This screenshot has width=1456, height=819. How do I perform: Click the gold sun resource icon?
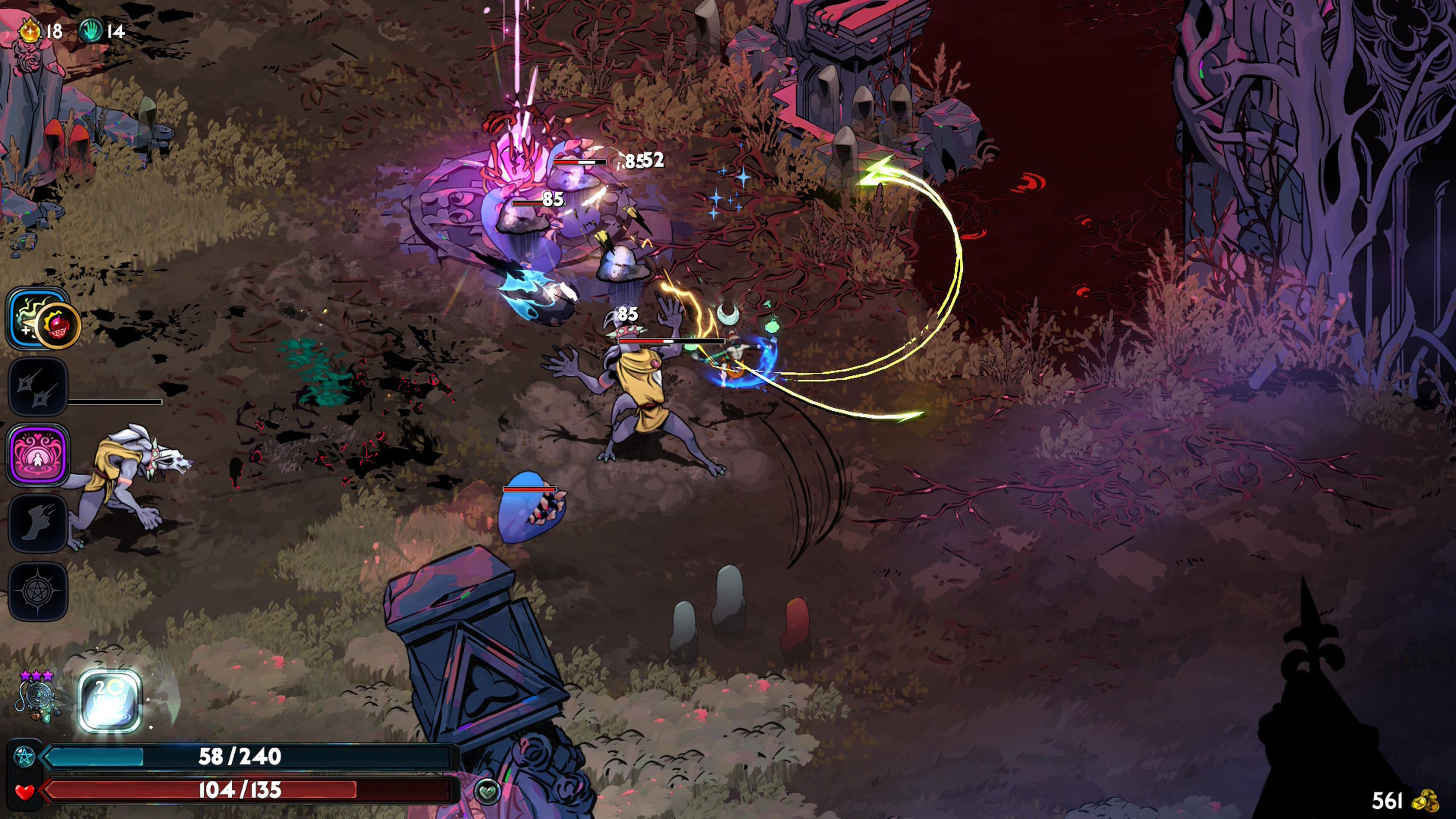30,30
